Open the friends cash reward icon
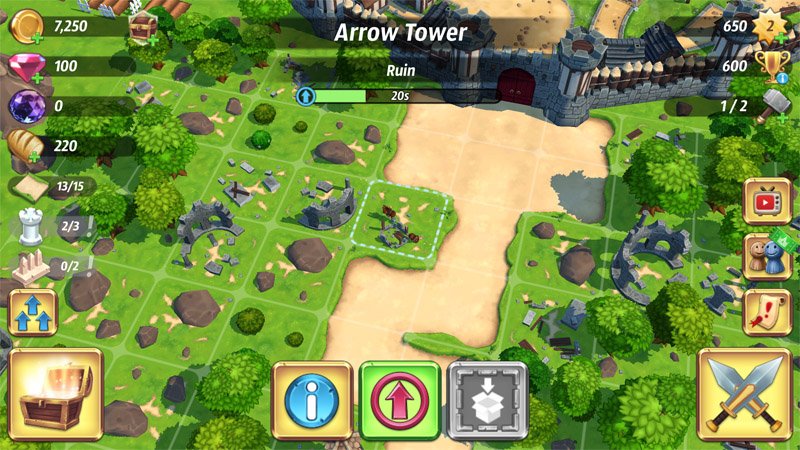This screenshot has width=800, height=450. coord(768,257)
